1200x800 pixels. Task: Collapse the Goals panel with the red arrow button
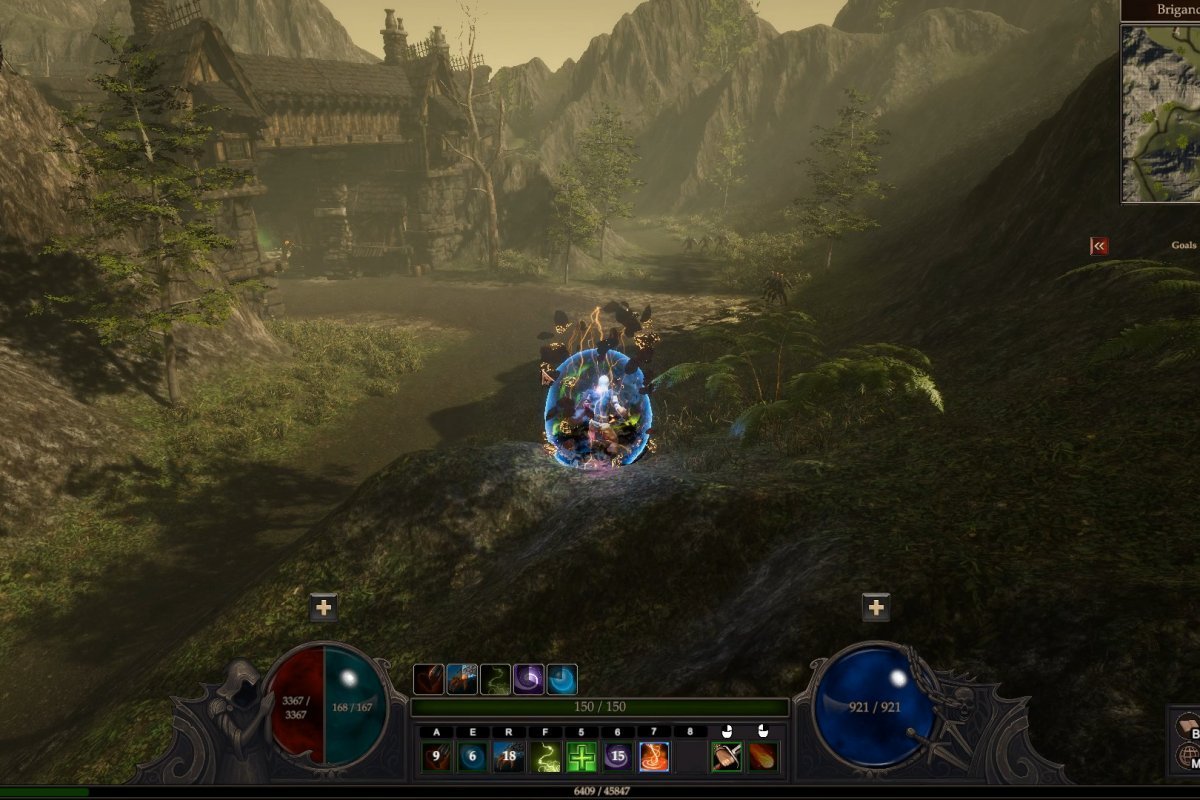1099,245
